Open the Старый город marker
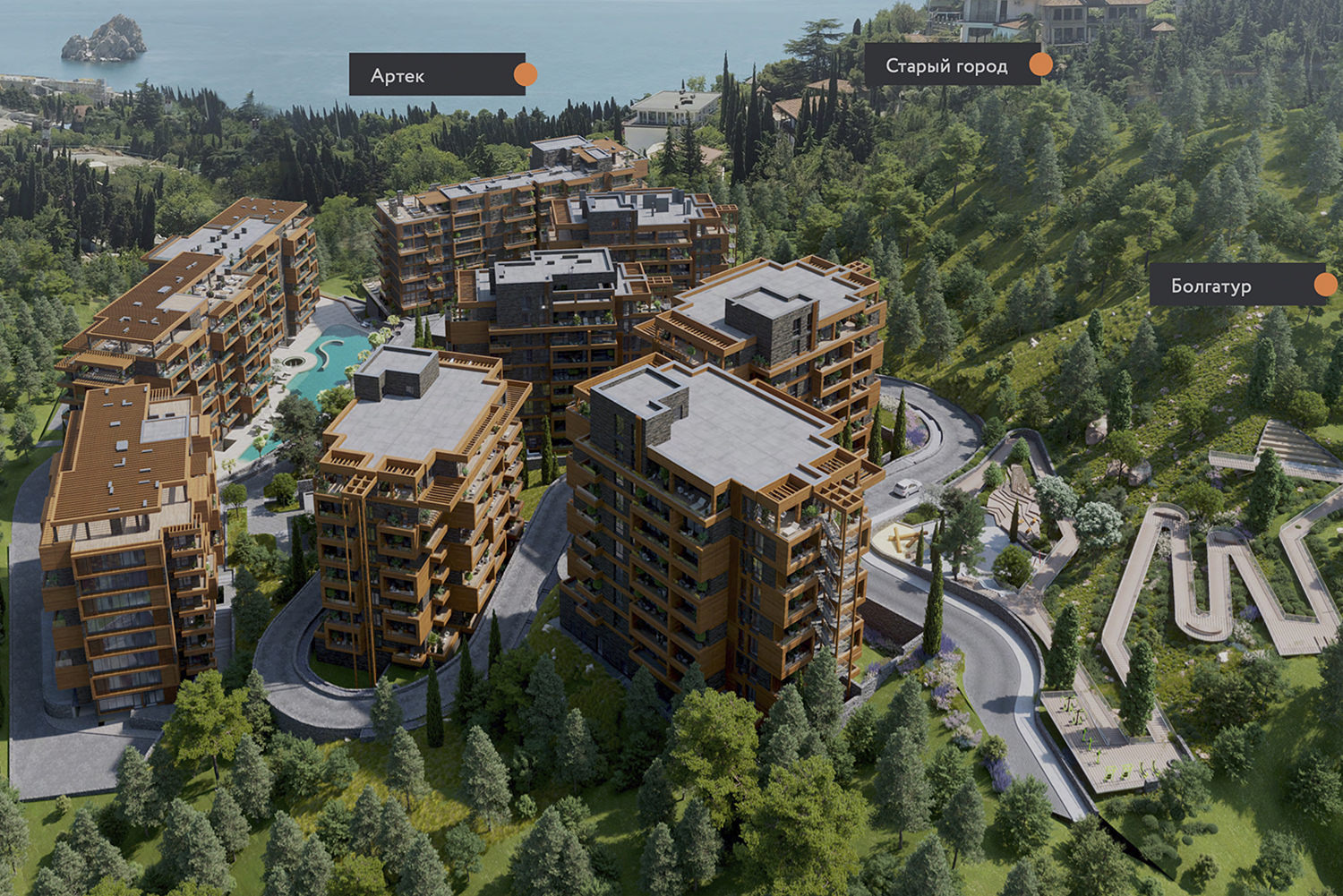This screenshot has height=896, width=1343. (x=1039, y=64)
